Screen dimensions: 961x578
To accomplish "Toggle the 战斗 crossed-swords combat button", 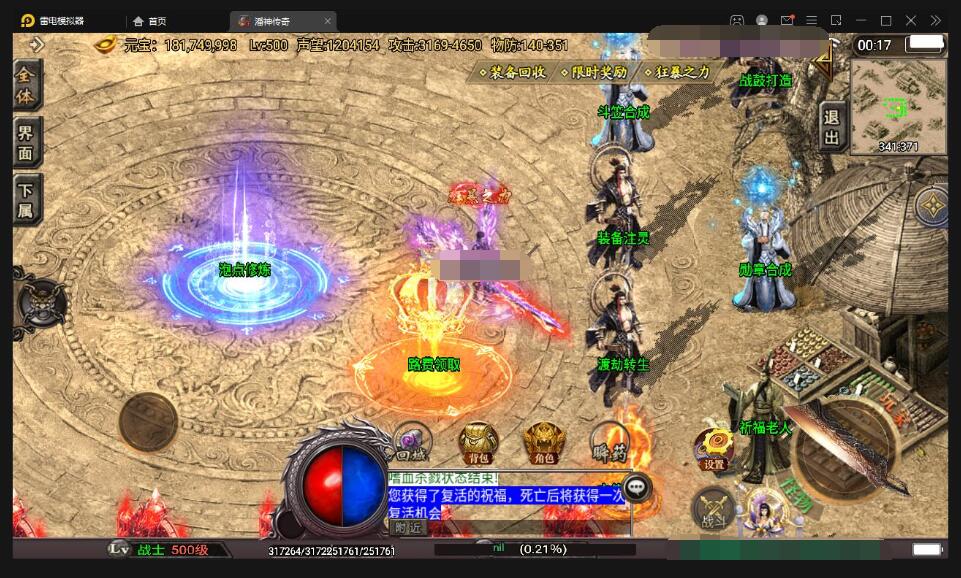I will click(713, 510).
